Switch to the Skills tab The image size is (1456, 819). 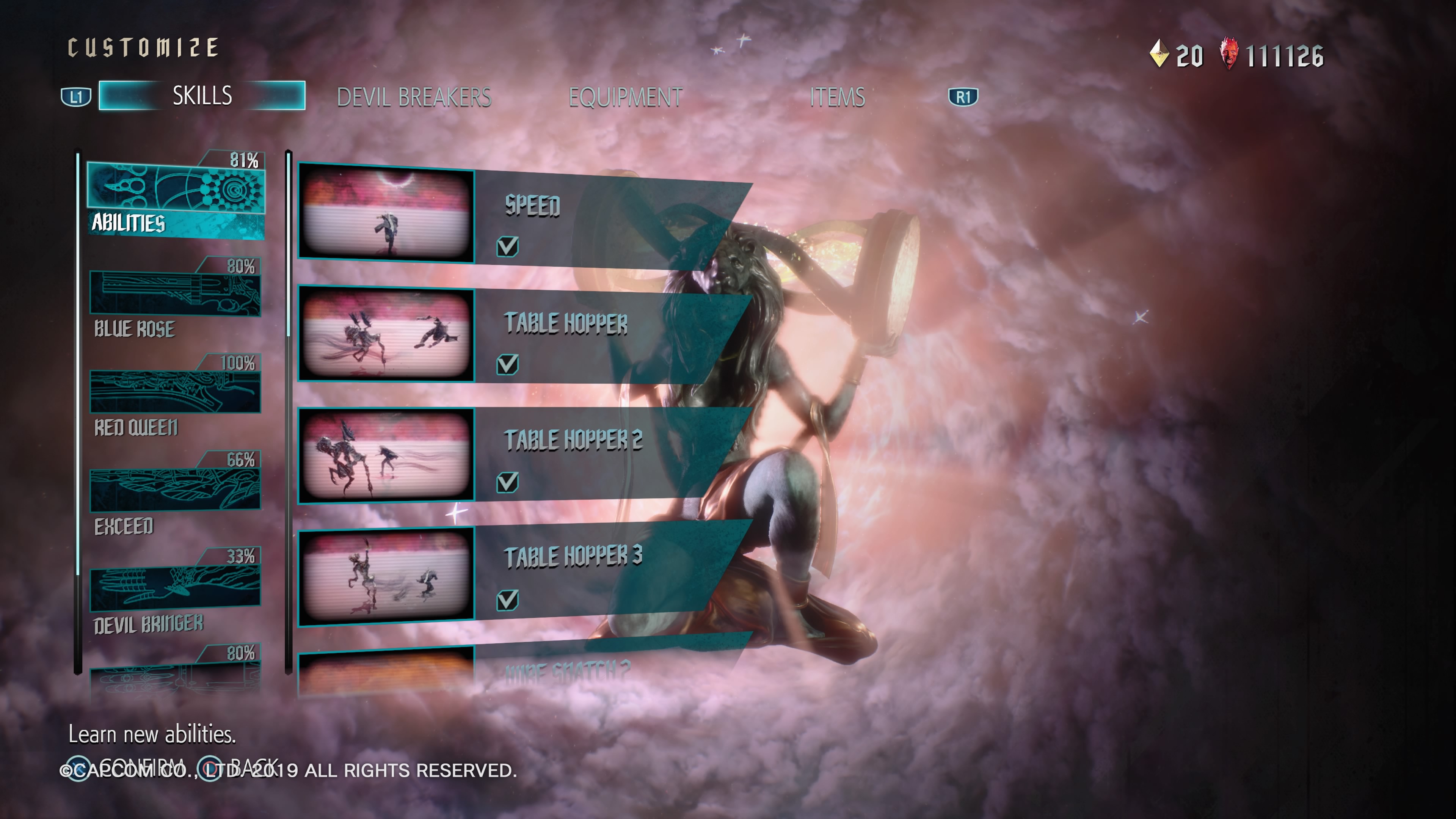coord(202,96)
